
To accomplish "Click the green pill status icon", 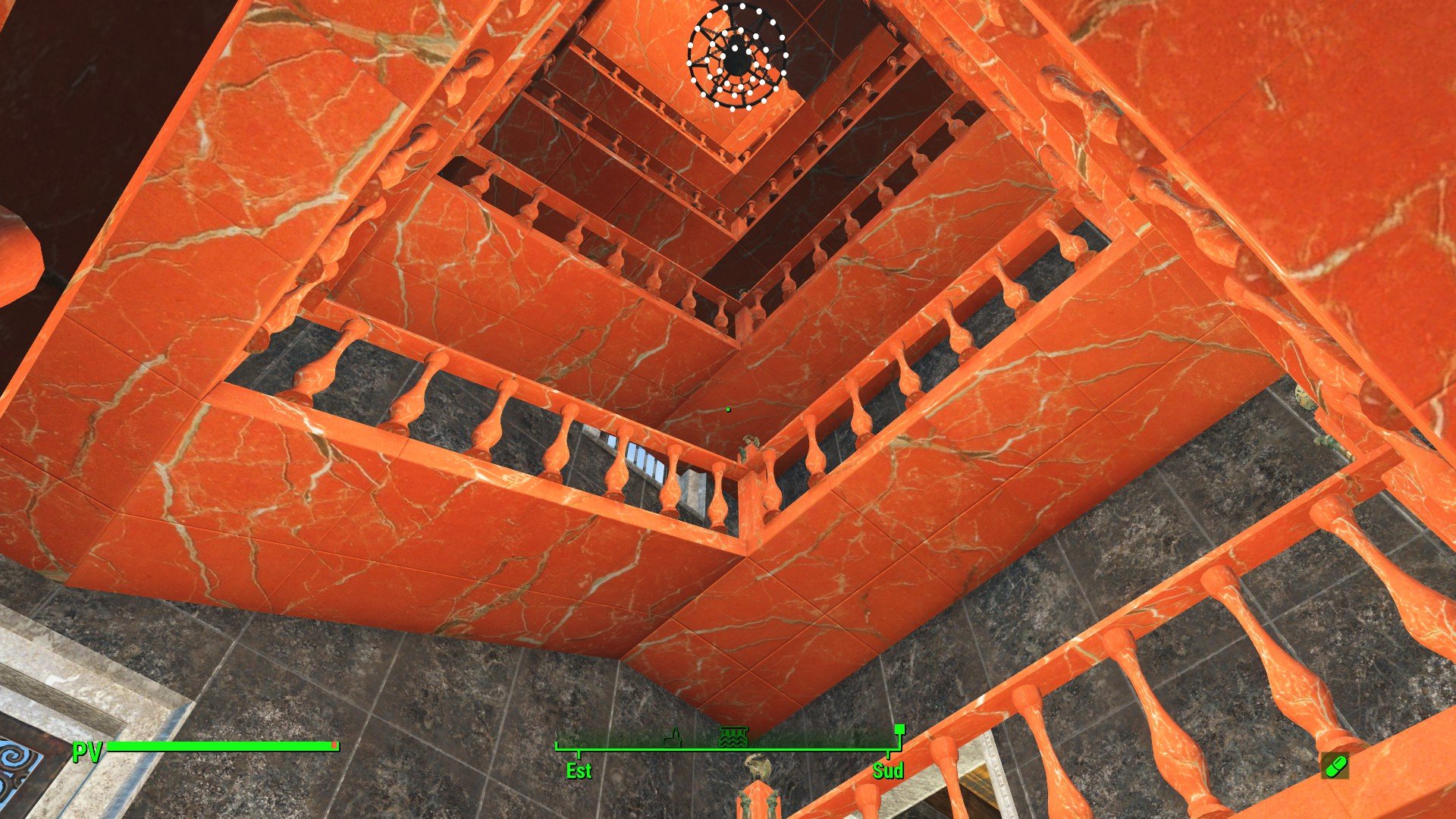I will click(x=1335, y=766).
